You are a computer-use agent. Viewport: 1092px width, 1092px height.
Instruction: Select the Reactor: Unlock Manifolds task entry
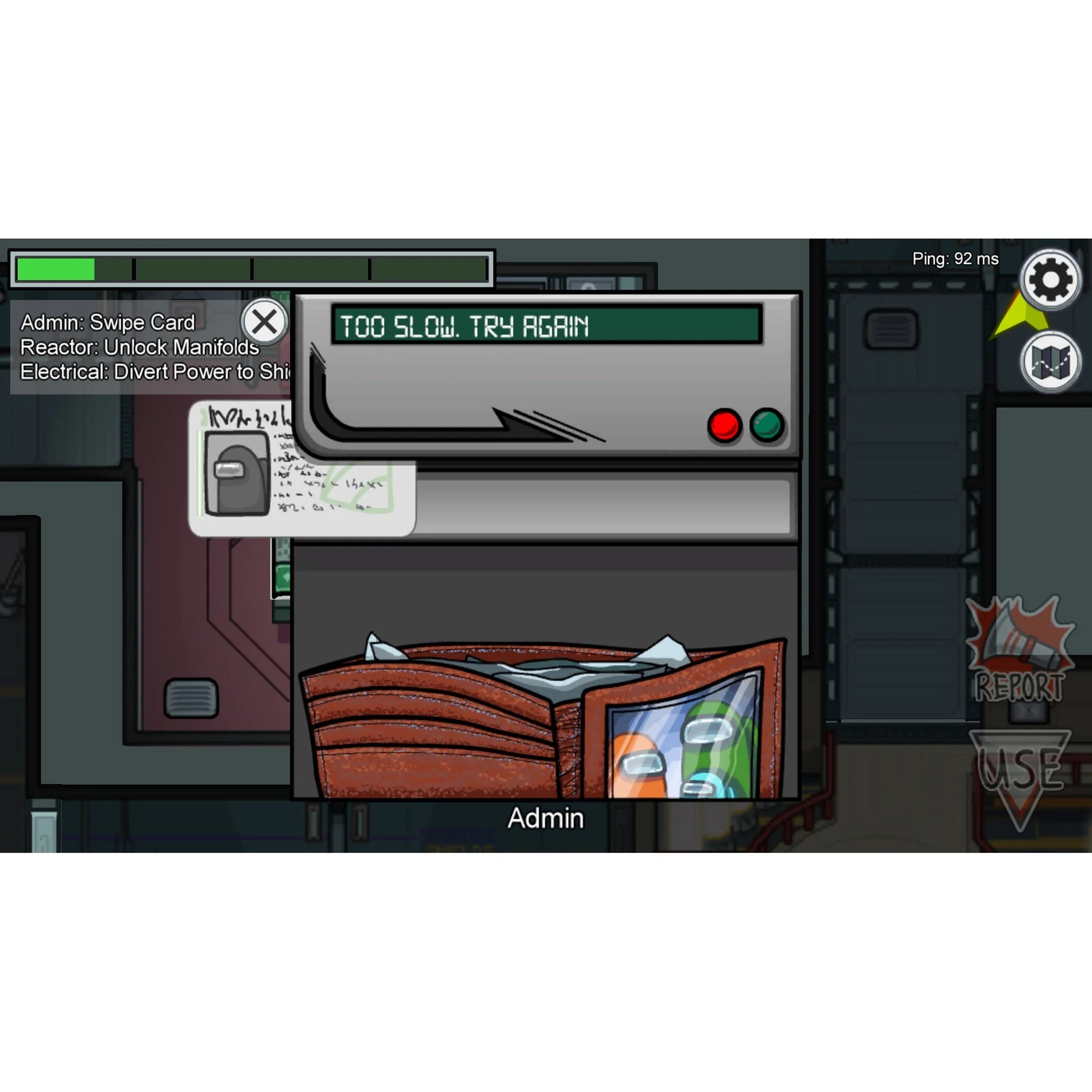coord(139,347)
